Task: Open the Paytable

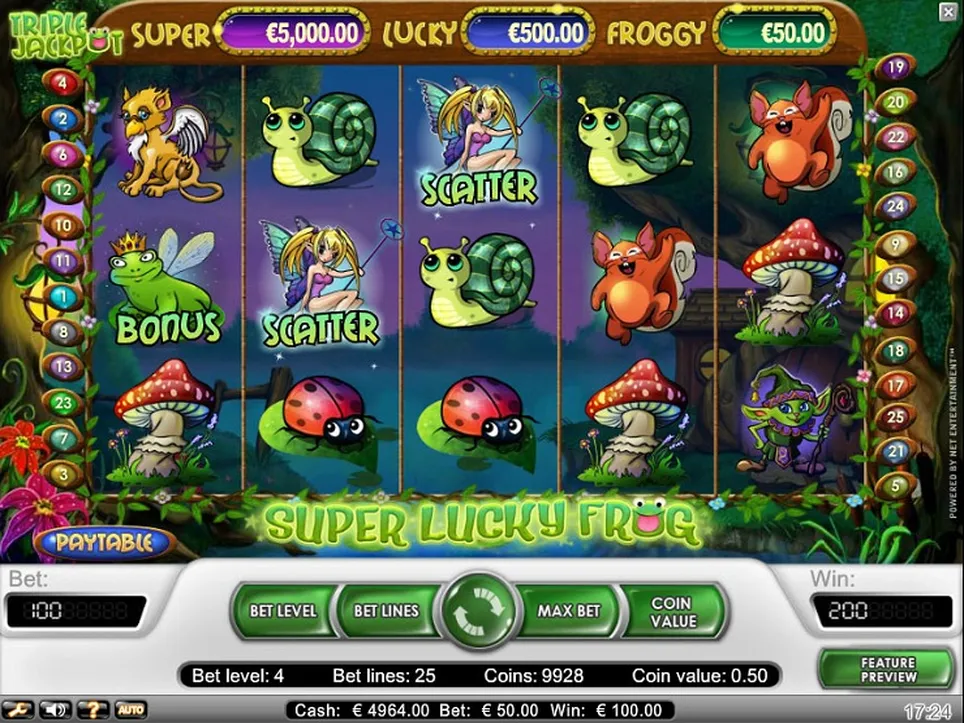Action: (x=104, y=543)
